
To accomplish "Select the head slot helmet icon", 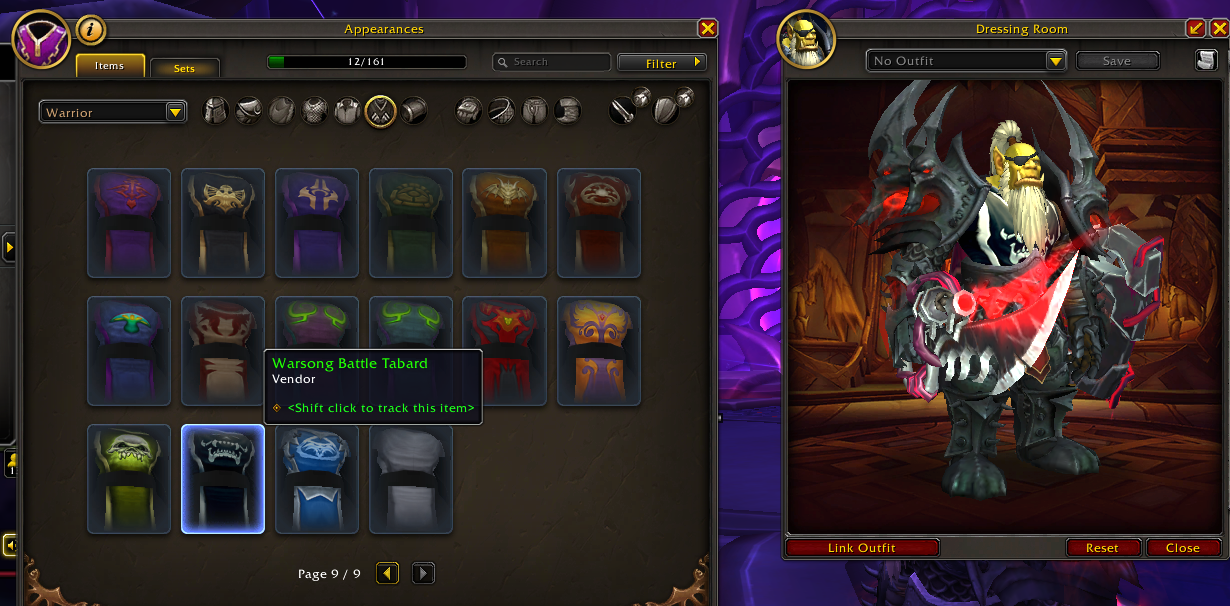I will 216,110.
